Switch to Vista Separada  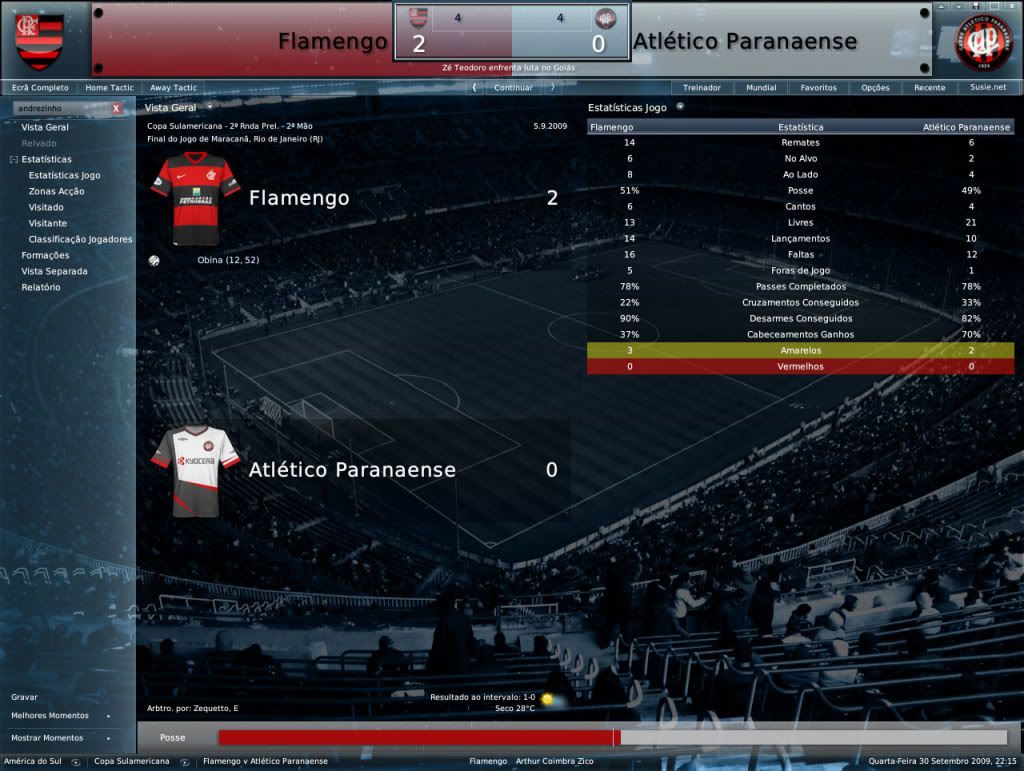(x=54, y=271)
